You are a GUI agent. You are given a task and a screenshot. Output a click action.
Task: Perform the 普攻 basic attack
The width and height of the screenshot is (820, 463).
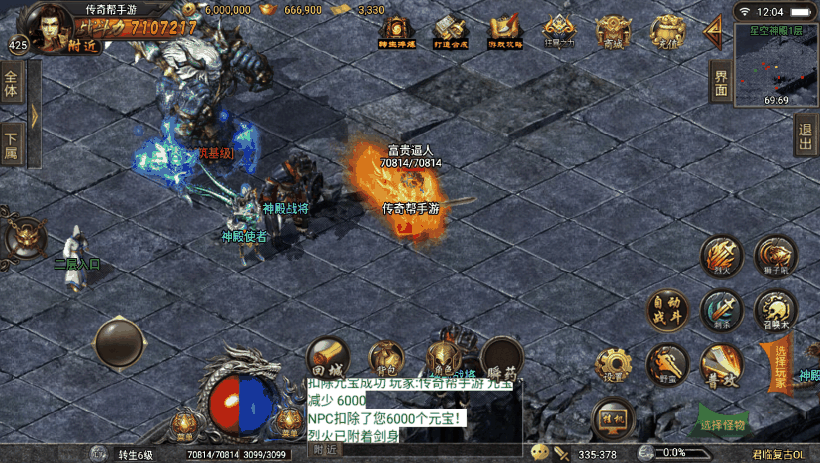pyautogui.click(x=720, y=364)
